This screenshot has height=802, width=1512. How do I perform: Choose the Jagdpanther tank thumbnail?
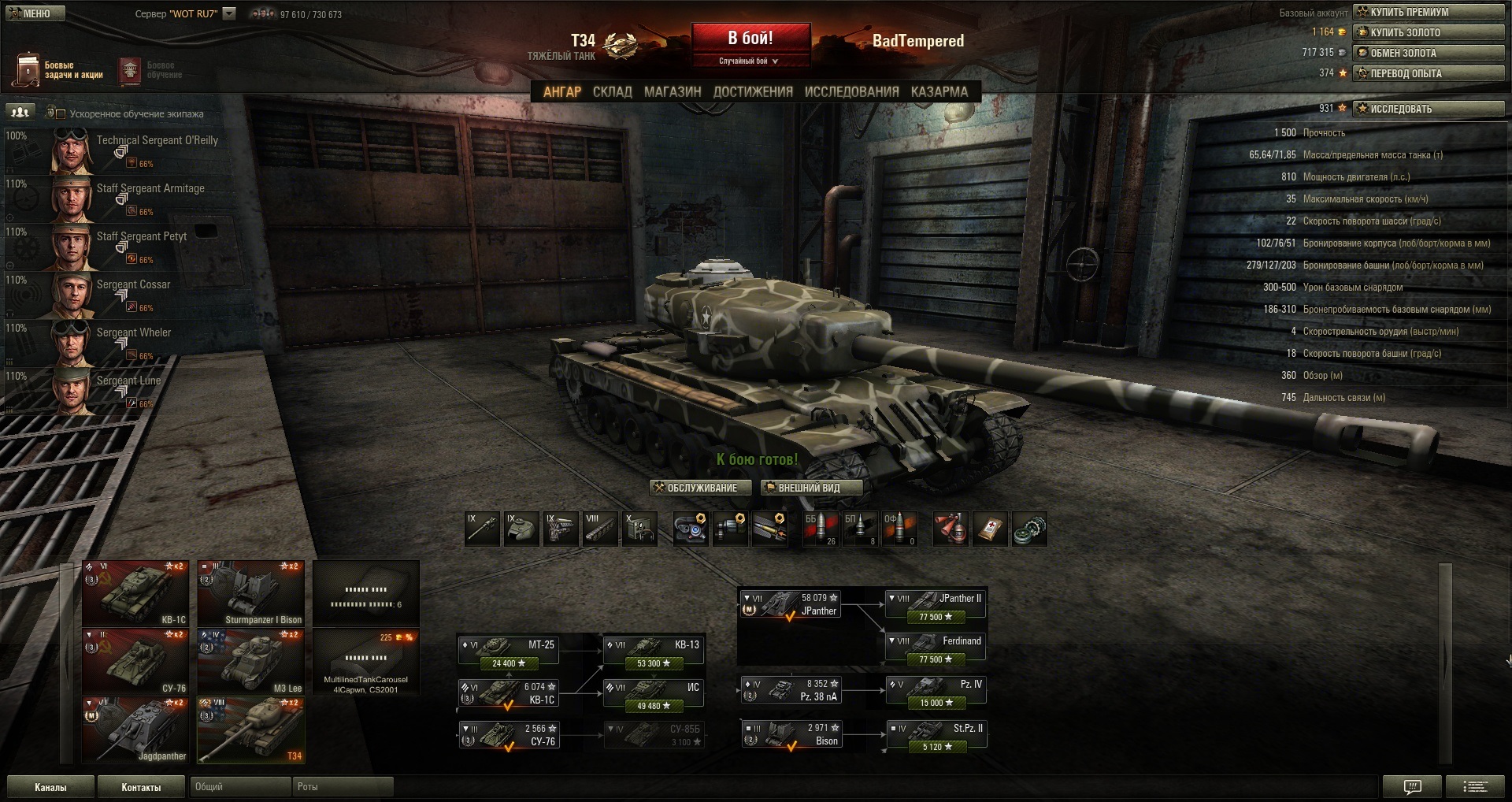click(x=135, y=730)
